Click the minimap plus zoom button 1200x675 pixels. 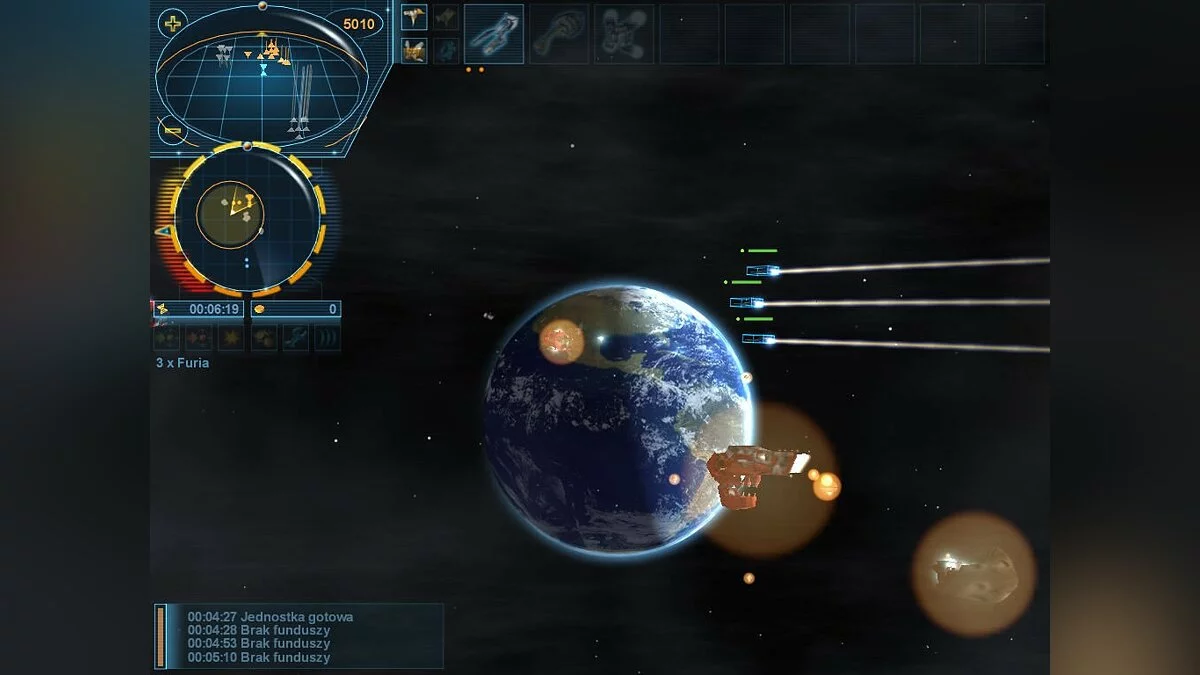point(174,24)
